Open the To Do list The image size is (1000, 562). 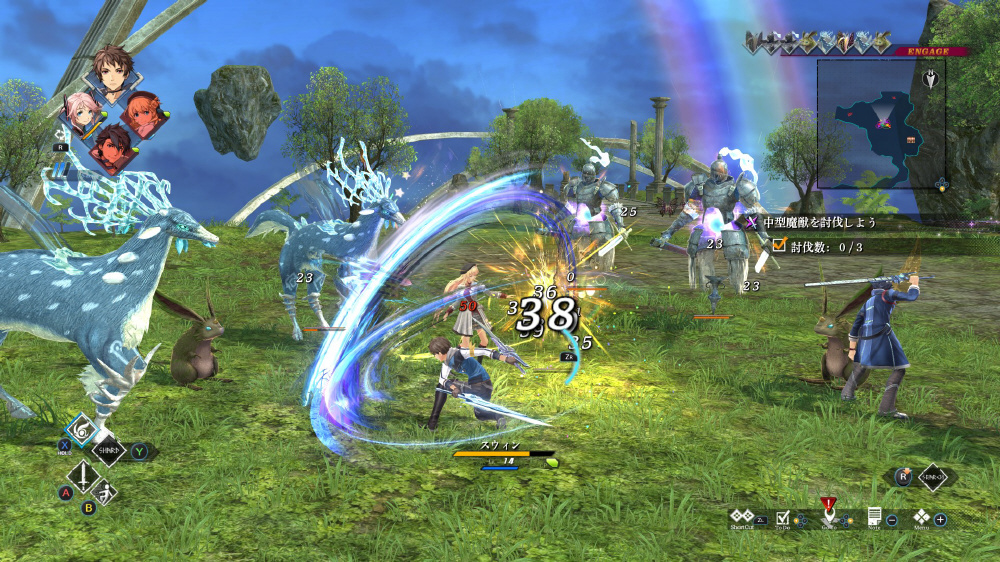coord(784,517)
